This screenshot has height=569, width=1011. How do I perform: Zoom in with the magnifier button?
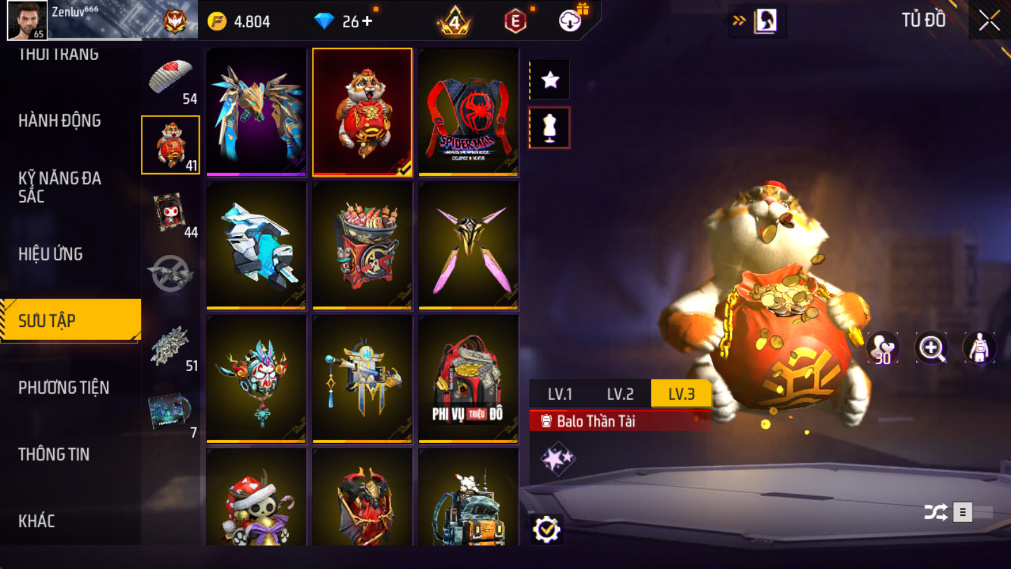932,348
